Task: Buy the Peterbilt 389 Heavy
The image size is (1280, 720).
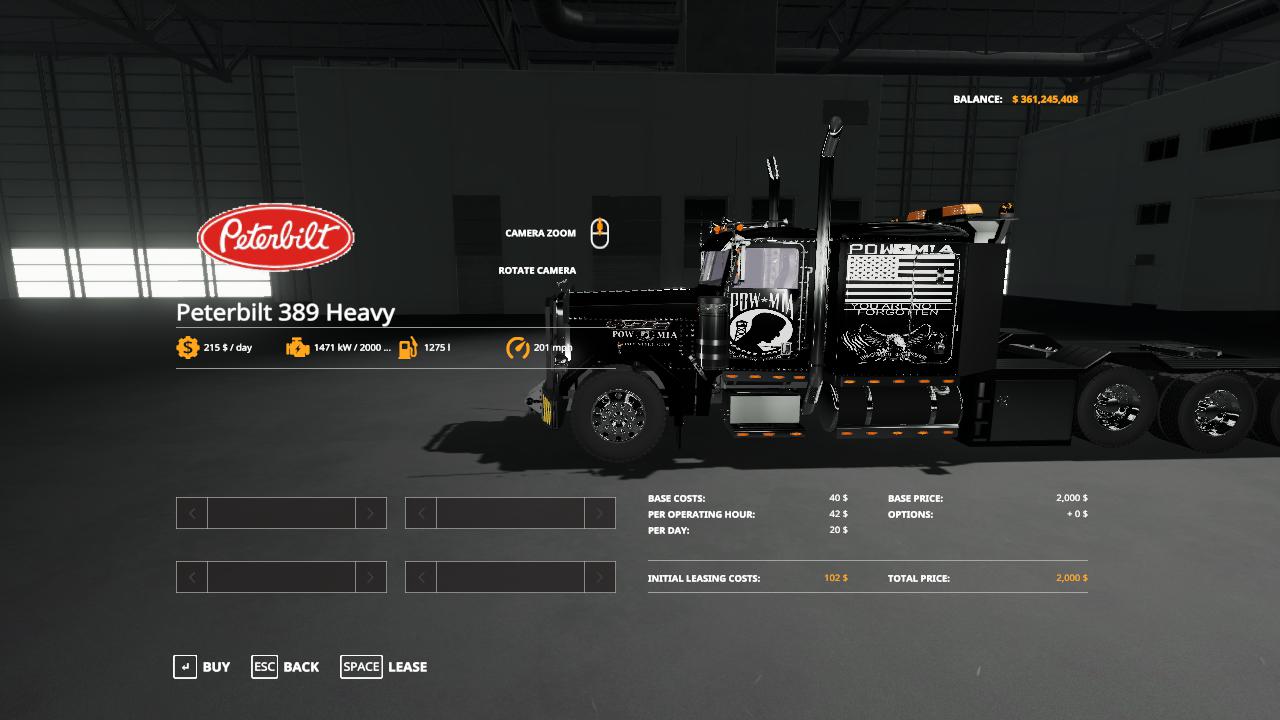Action: pyautogui.click(x=202, y=667)
